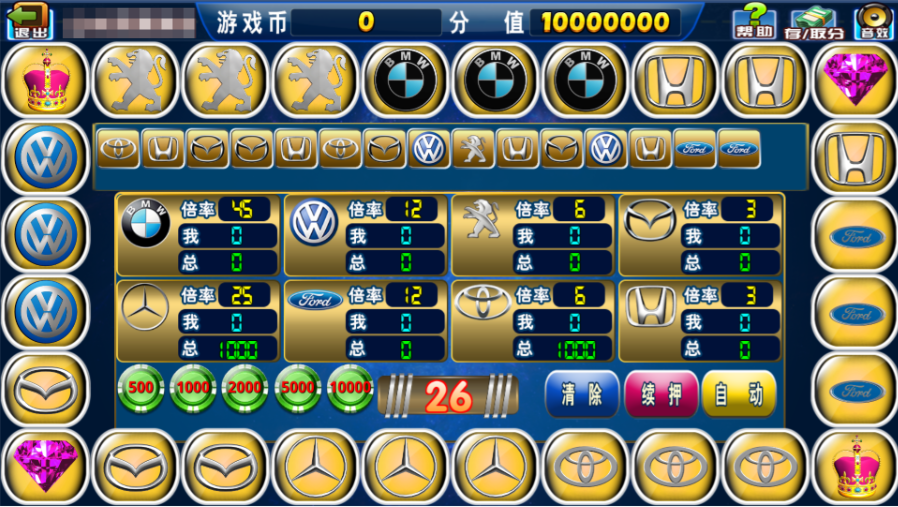The height and width of the screenshot is (507, 898).
Task: Pick the 2000 betting chip
Action: 246,389
